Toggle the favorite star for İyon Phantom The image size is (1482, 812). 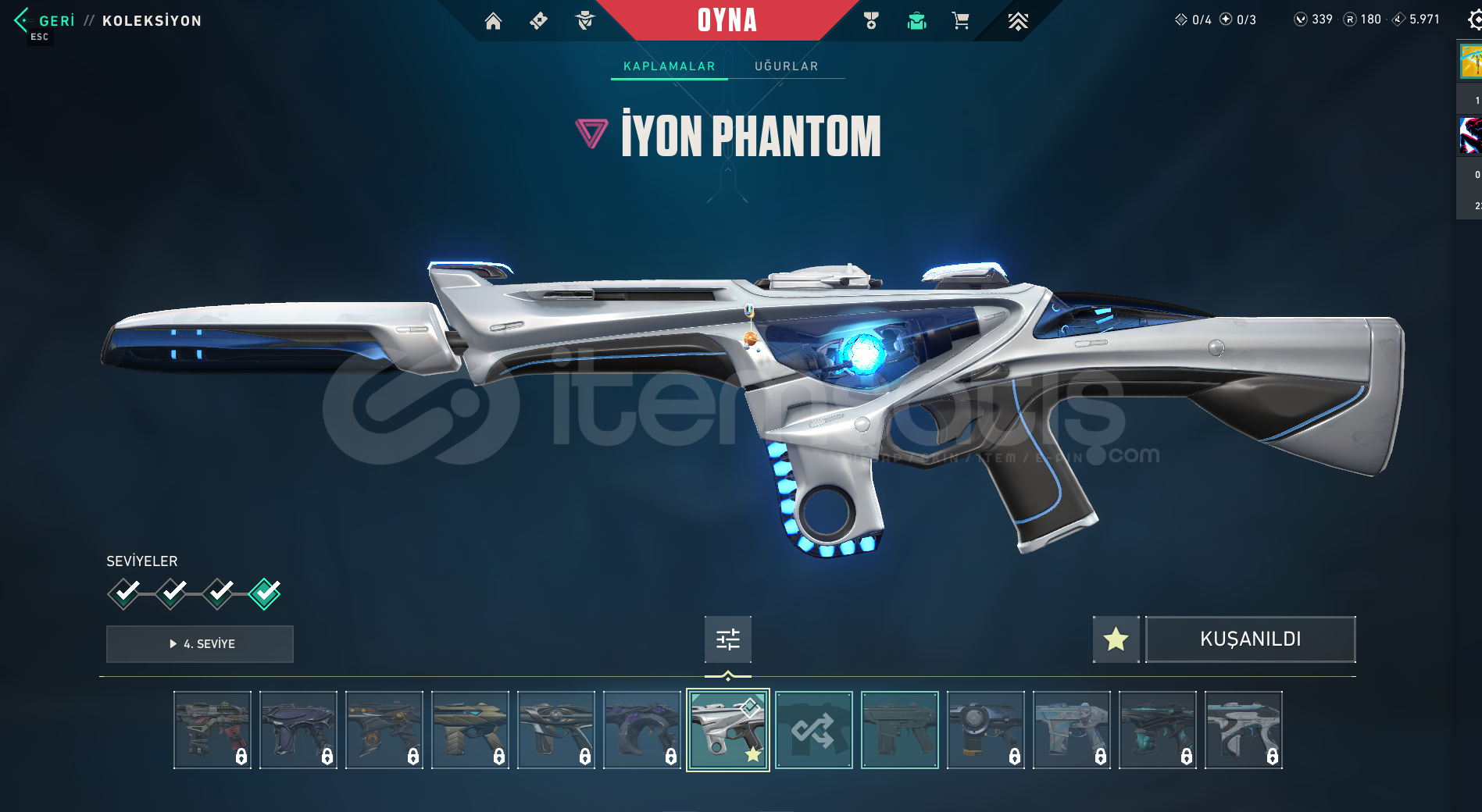[1116, 639]
